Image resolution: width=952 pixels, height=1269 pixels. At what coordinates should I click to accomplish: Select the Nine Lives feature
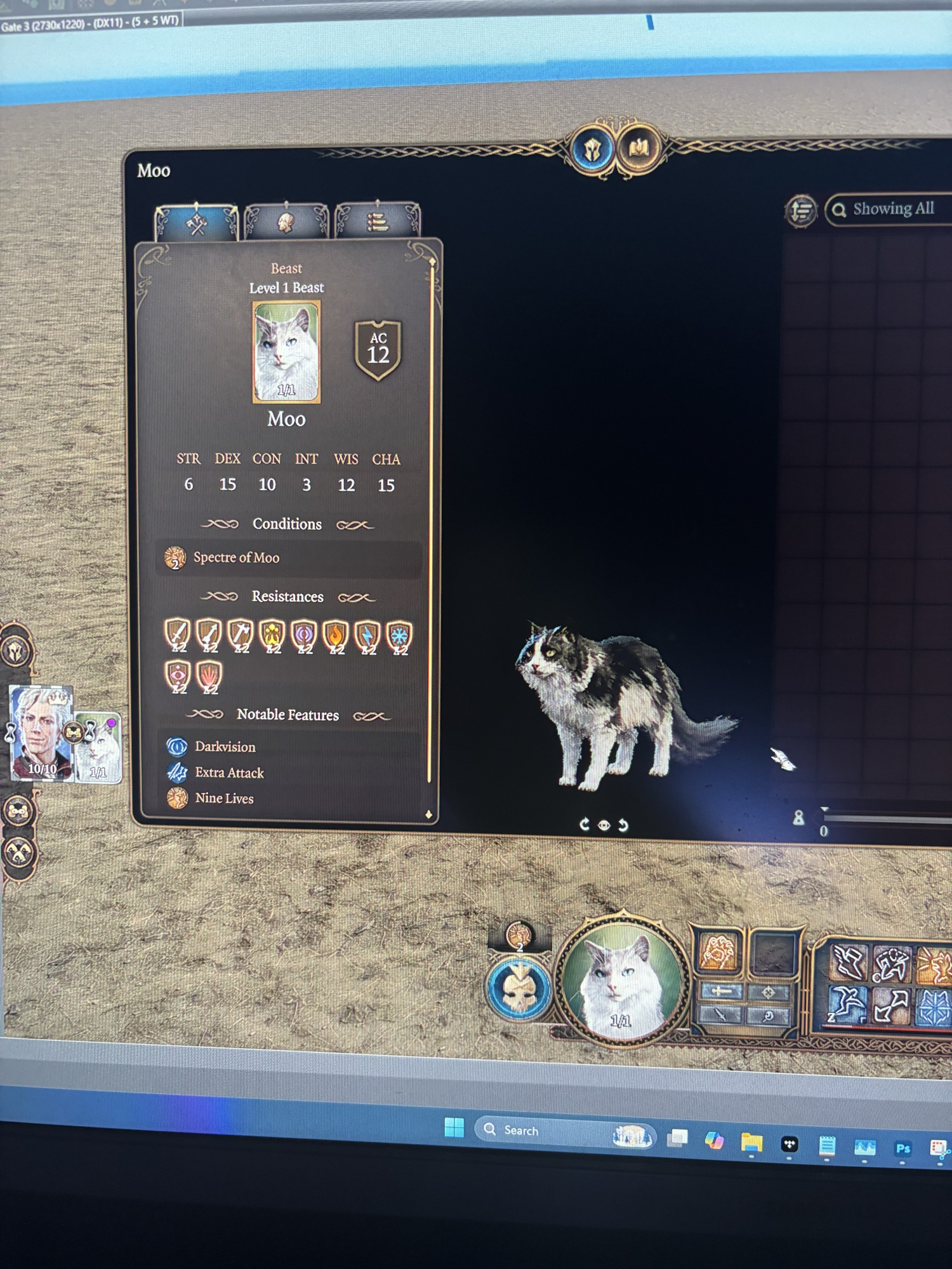[224, 799]
